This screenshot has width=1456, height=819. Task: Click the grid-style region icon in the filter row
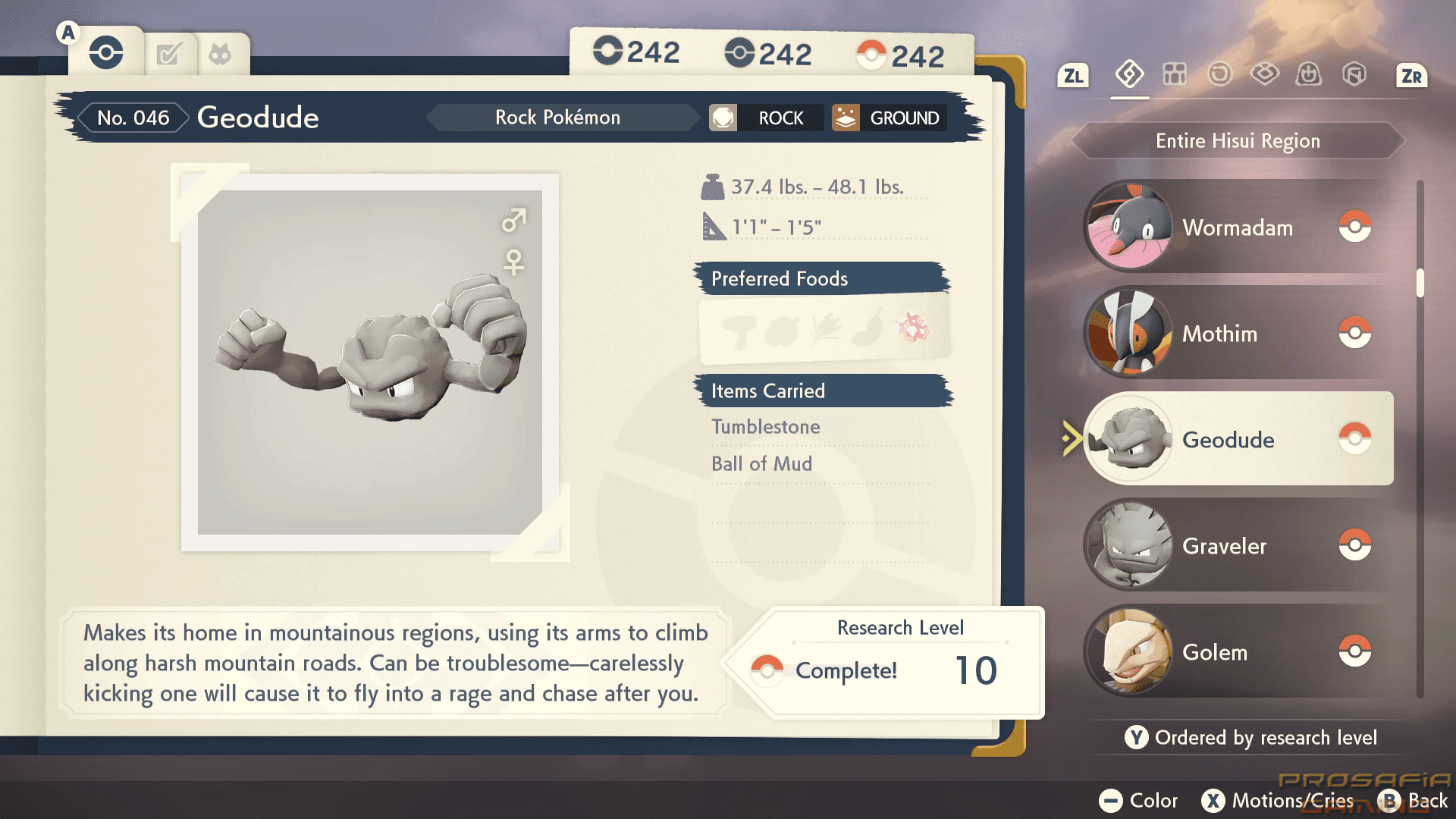click(1174, 75)
